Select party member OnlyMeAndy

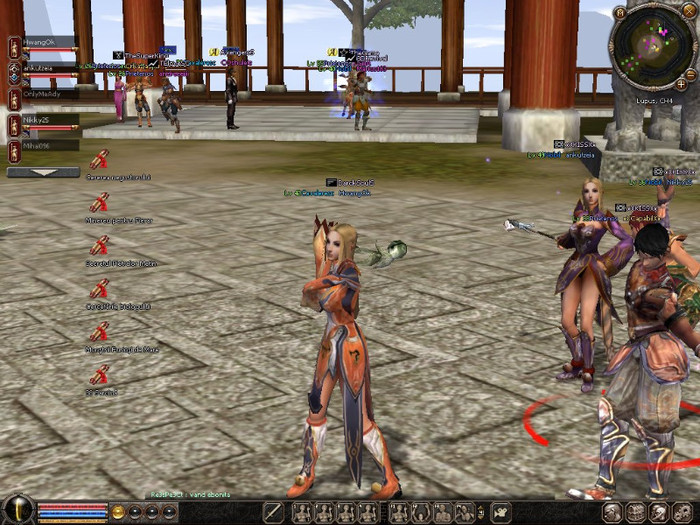[x=48, y=94]
